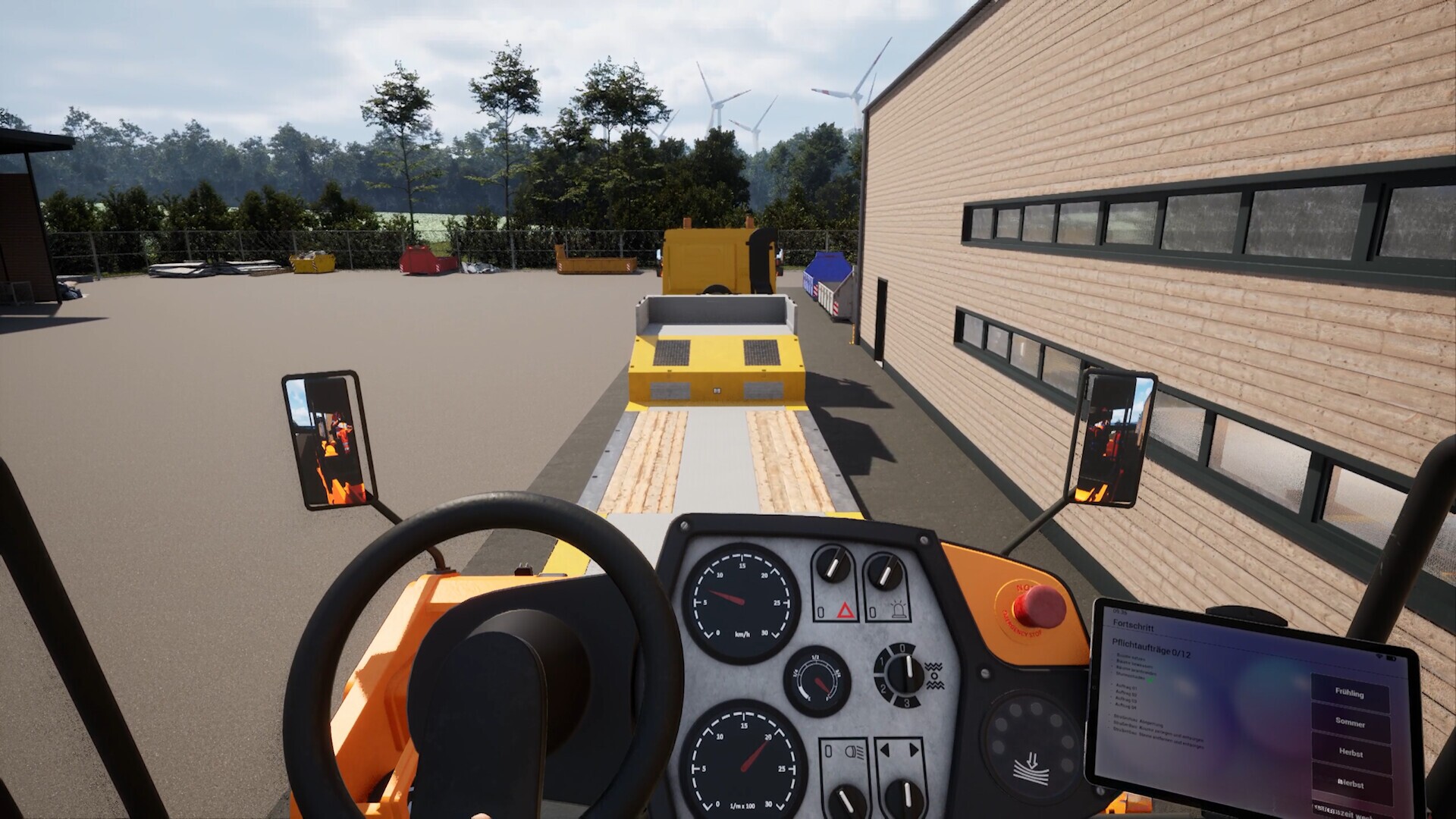The height and width of the screenshot is (819, 1456).
Task: Switch to the Herbst season tab
Action: point(1351,754)
